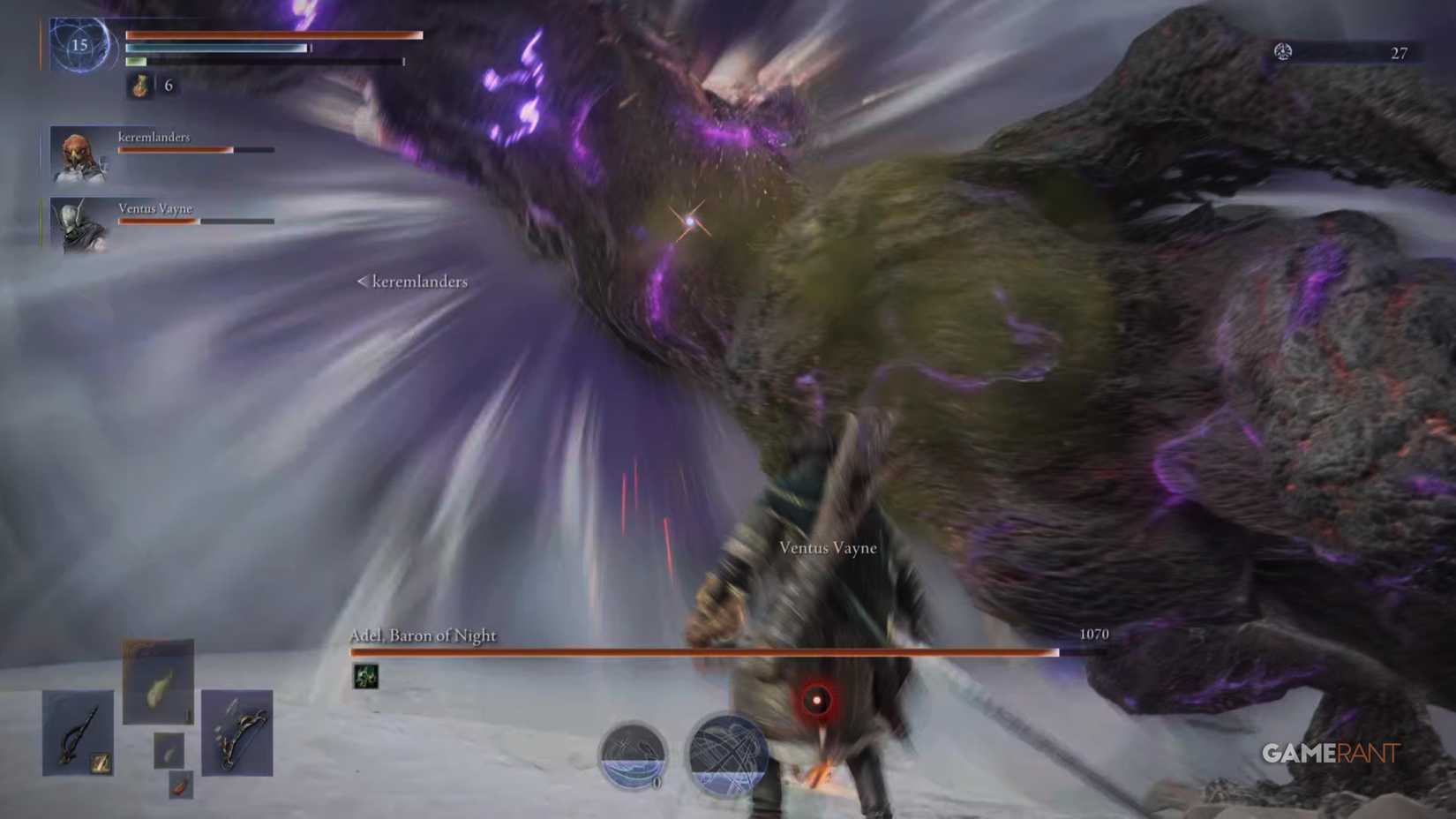Select the rune level emblem showing 15
This screenshot has height=819, width=1456.
[x=79, y=46]
